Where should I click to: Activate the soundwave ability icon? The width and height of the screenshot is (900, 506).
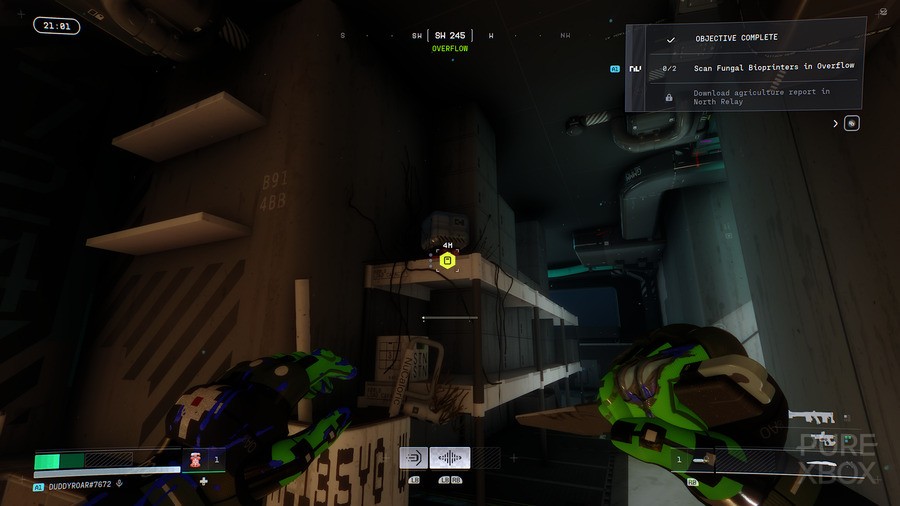point(450,458)
